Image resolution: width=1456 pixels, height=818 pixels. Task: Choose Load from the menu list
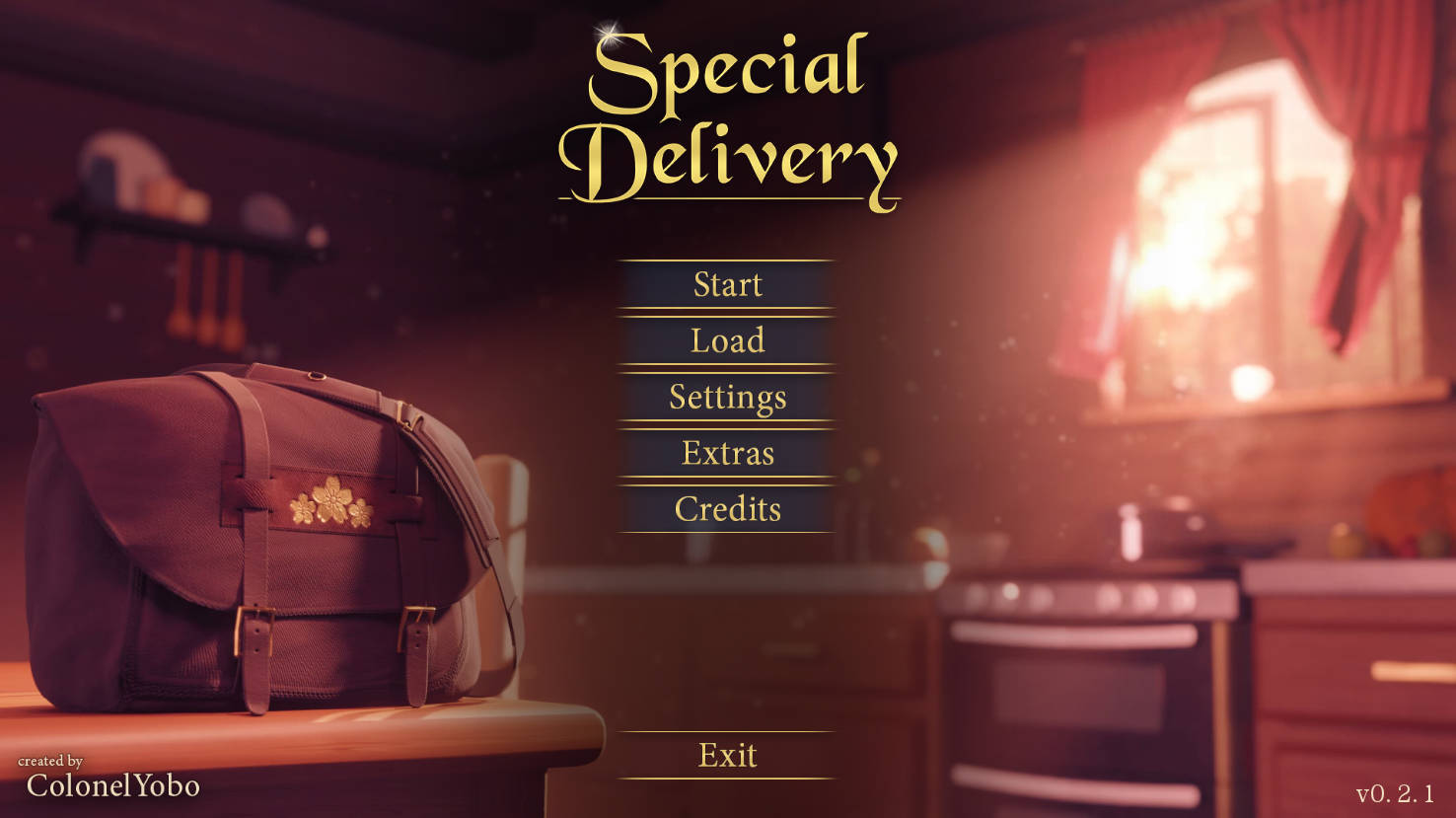click(x=727, y=341)
